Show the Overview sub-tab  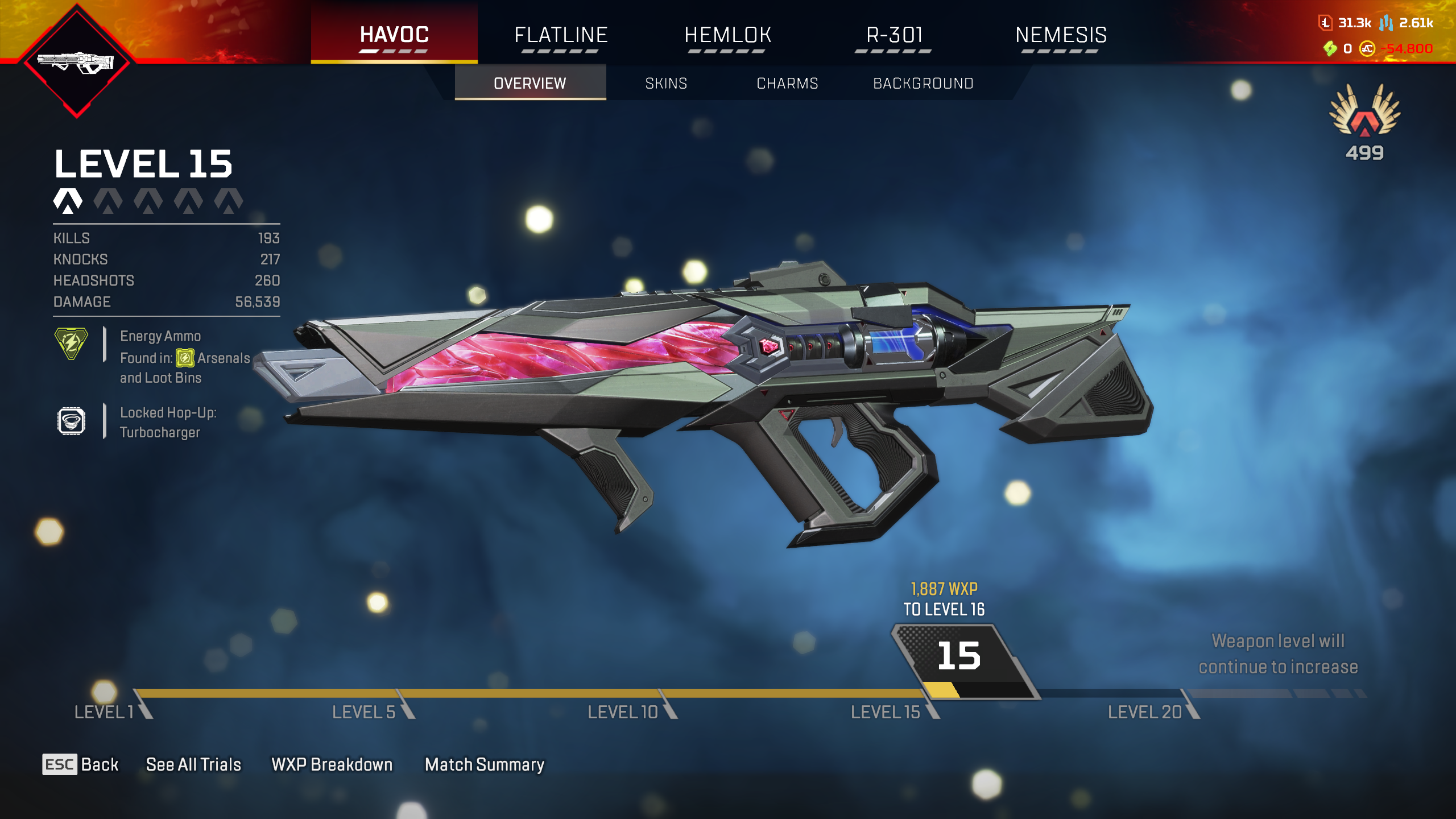tap(530, 84)
